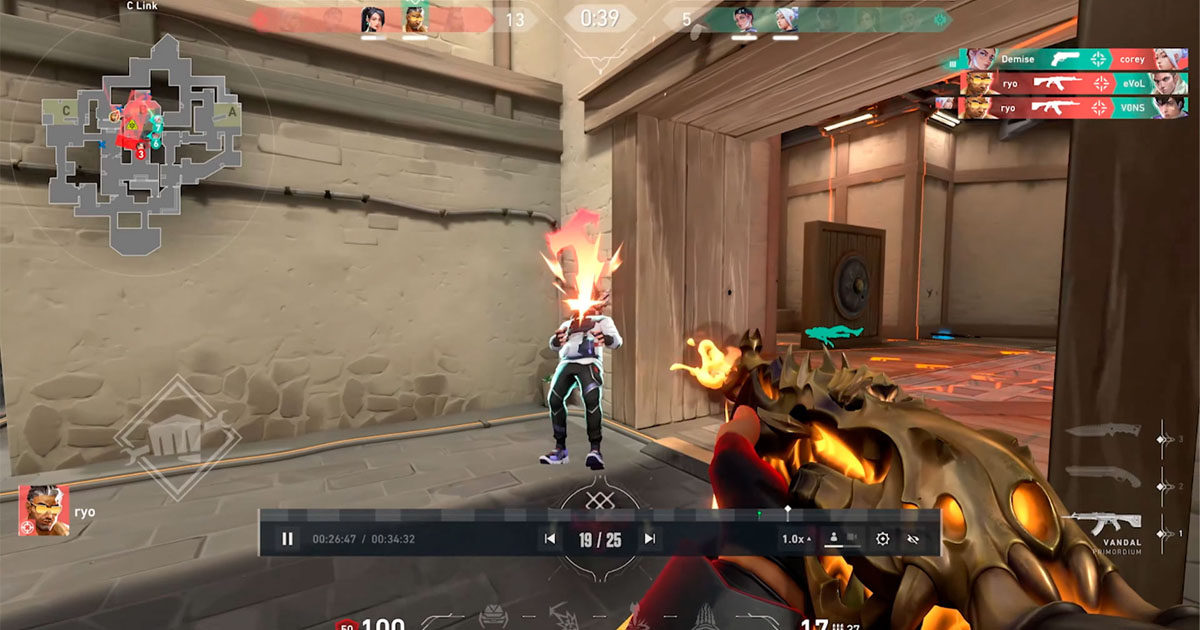Open the replay settings gear
This screenshot has width=1200, height=630.
[x=882, y=539]
